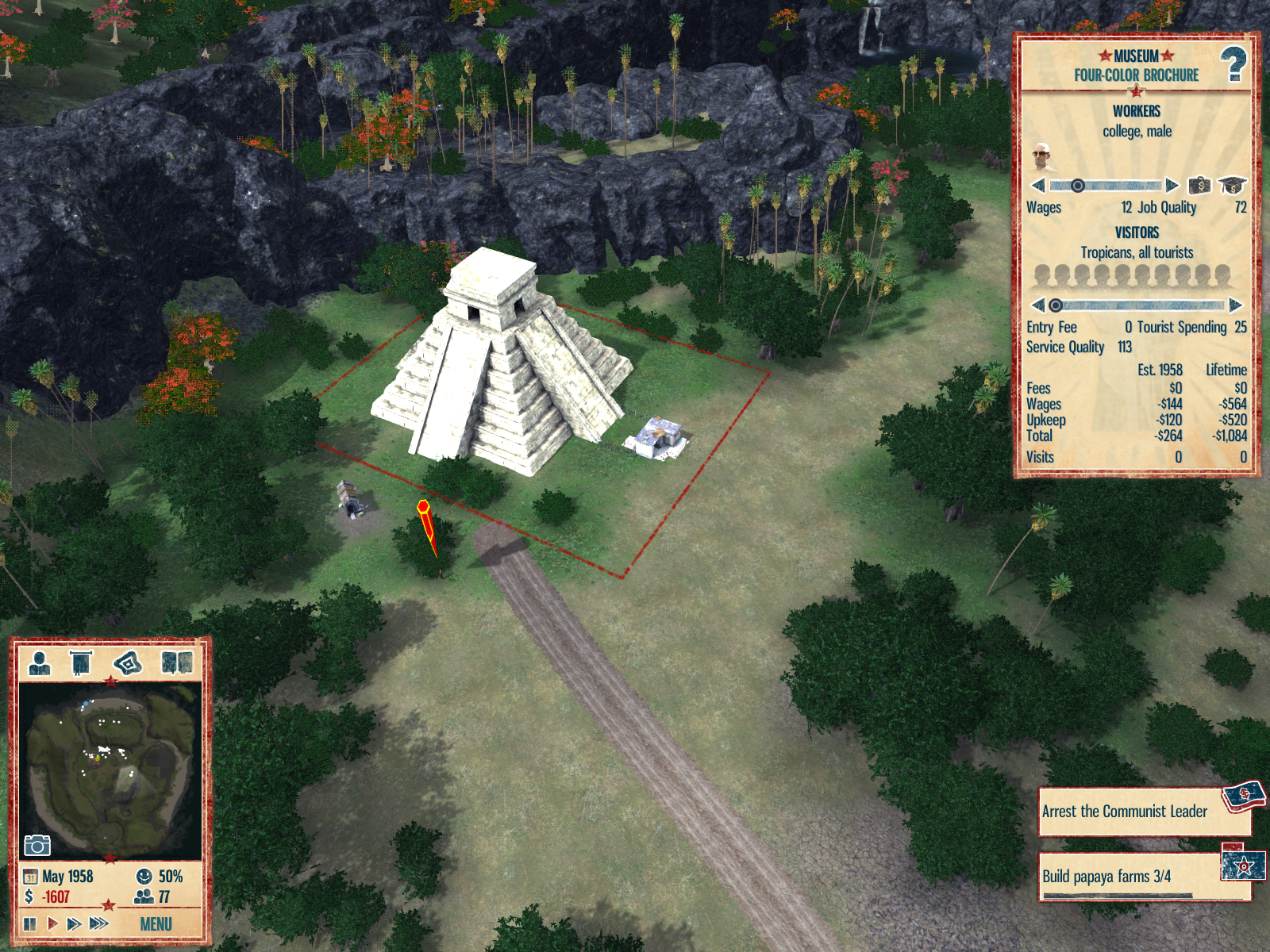Open the museum help question mark

pyautogui.click(x=1233, y=65)
